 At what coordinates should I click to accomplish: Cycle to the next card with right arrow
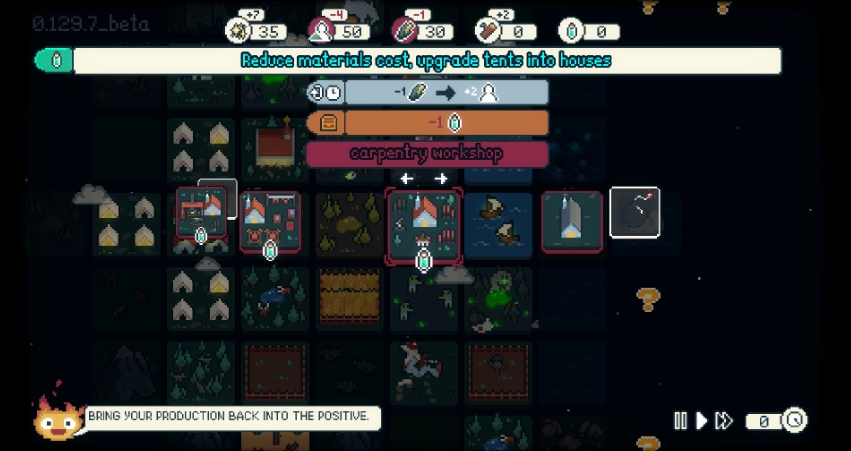(441, 179)
